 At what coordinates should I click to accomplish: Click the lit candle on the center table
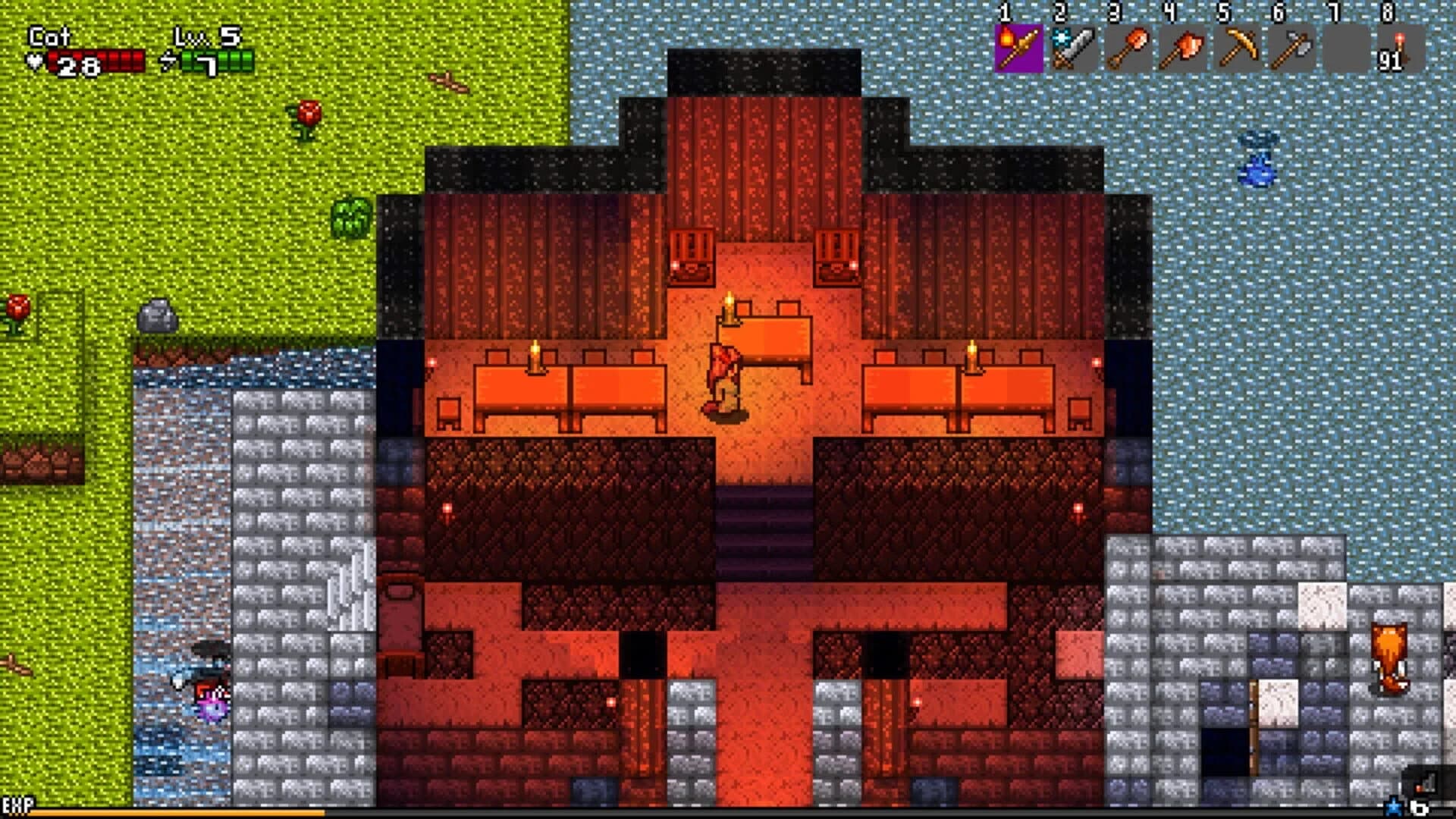[x=730, y=307]
